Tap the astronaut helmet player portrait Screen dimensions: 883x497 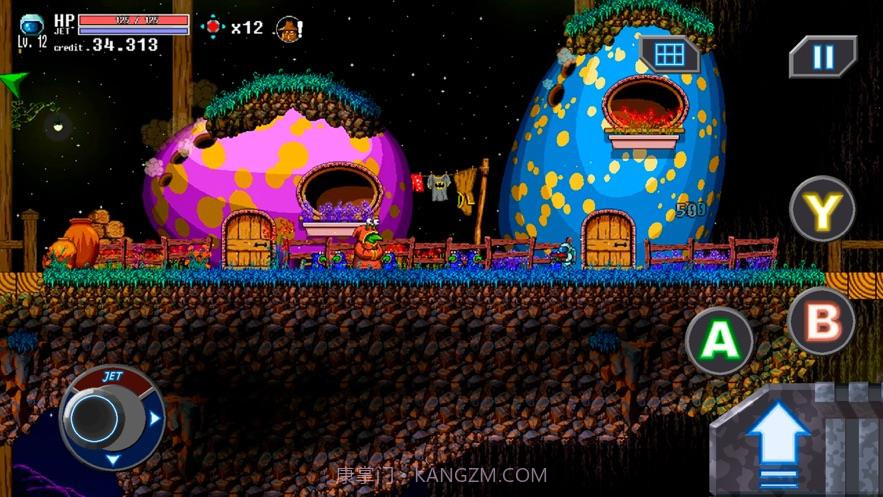(31, 25)
